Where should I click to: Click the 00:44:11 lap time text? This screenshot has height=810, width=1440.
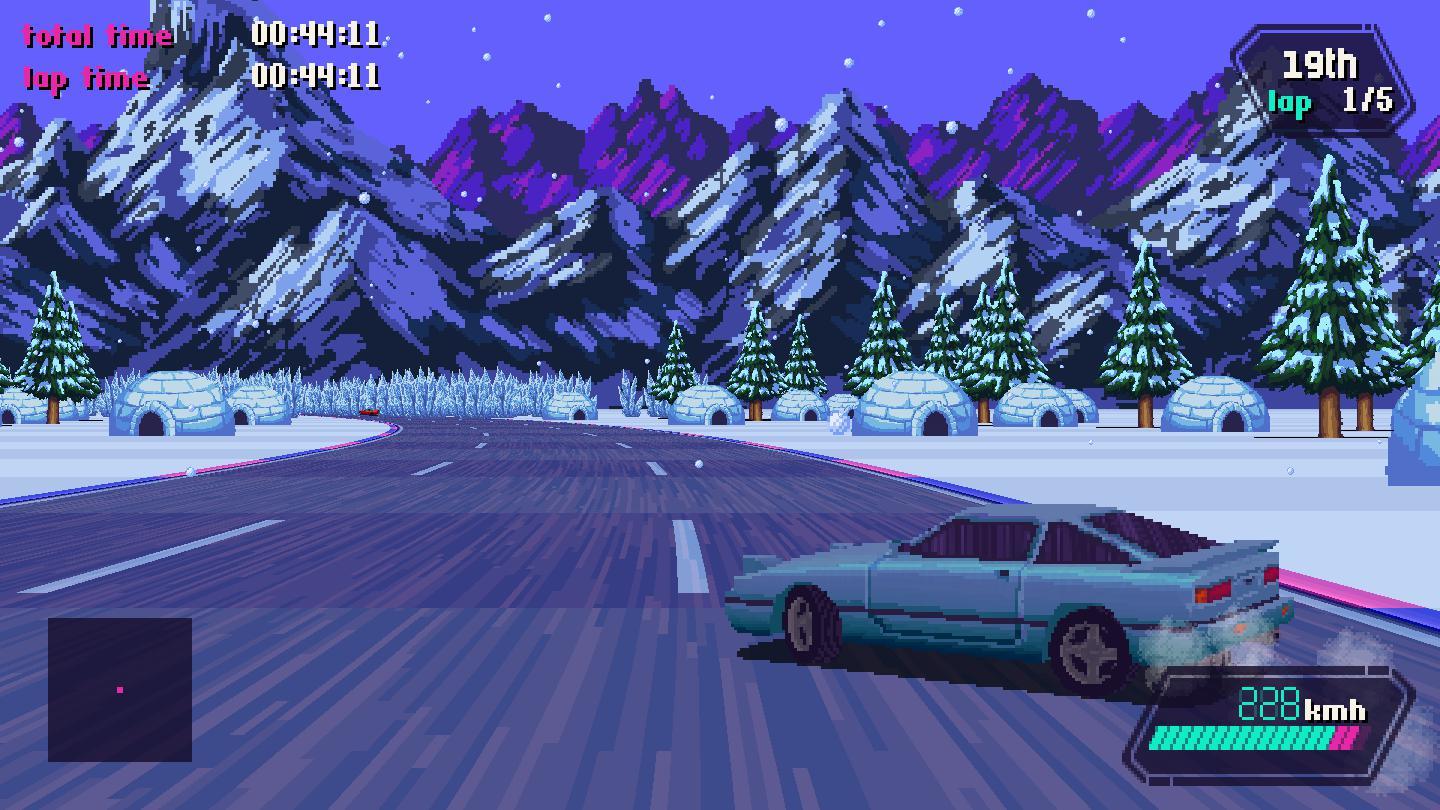[315, 74]
